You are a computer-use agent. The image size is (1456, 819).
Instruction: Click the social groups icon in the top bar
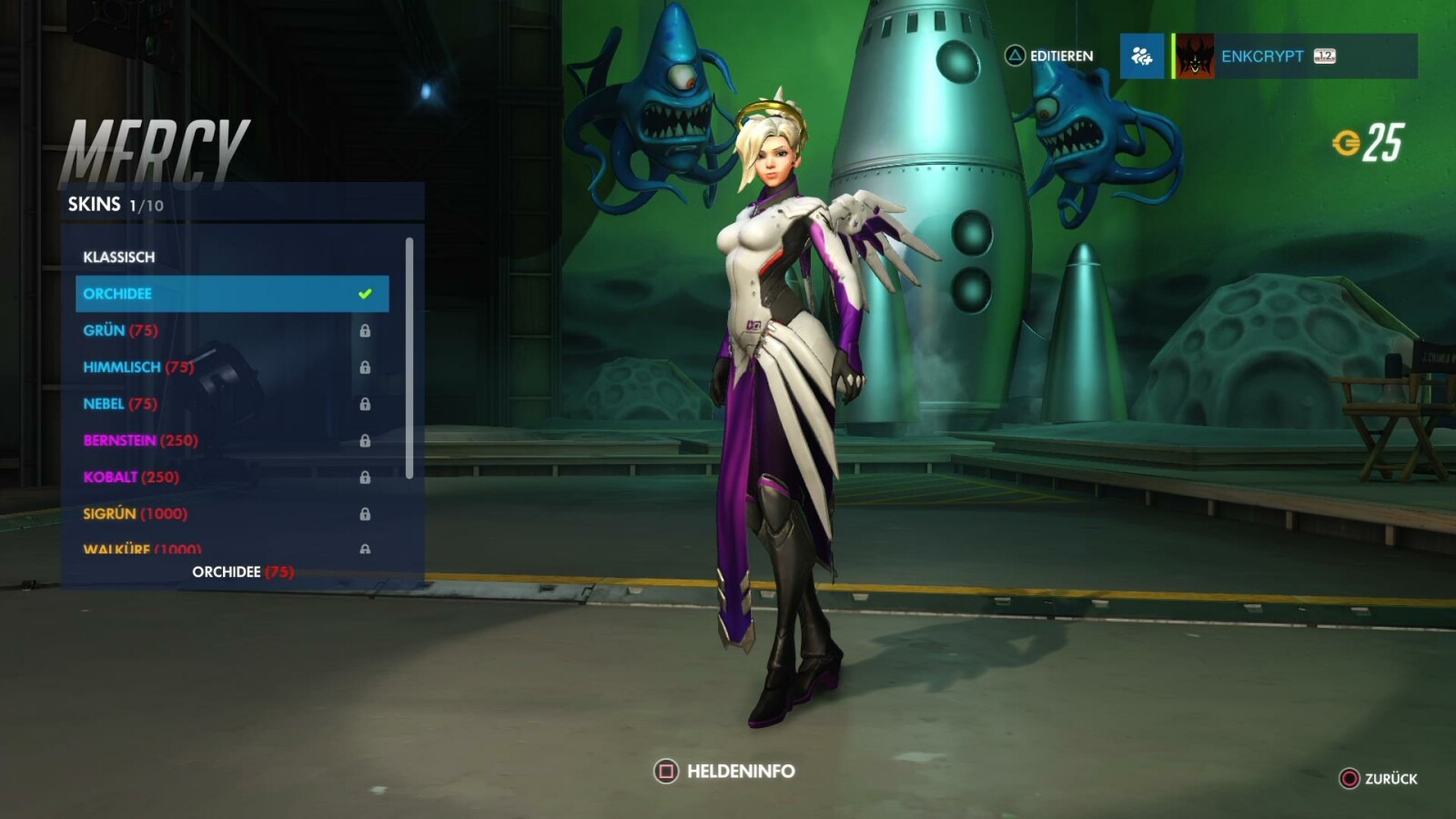pos(1142,56)
